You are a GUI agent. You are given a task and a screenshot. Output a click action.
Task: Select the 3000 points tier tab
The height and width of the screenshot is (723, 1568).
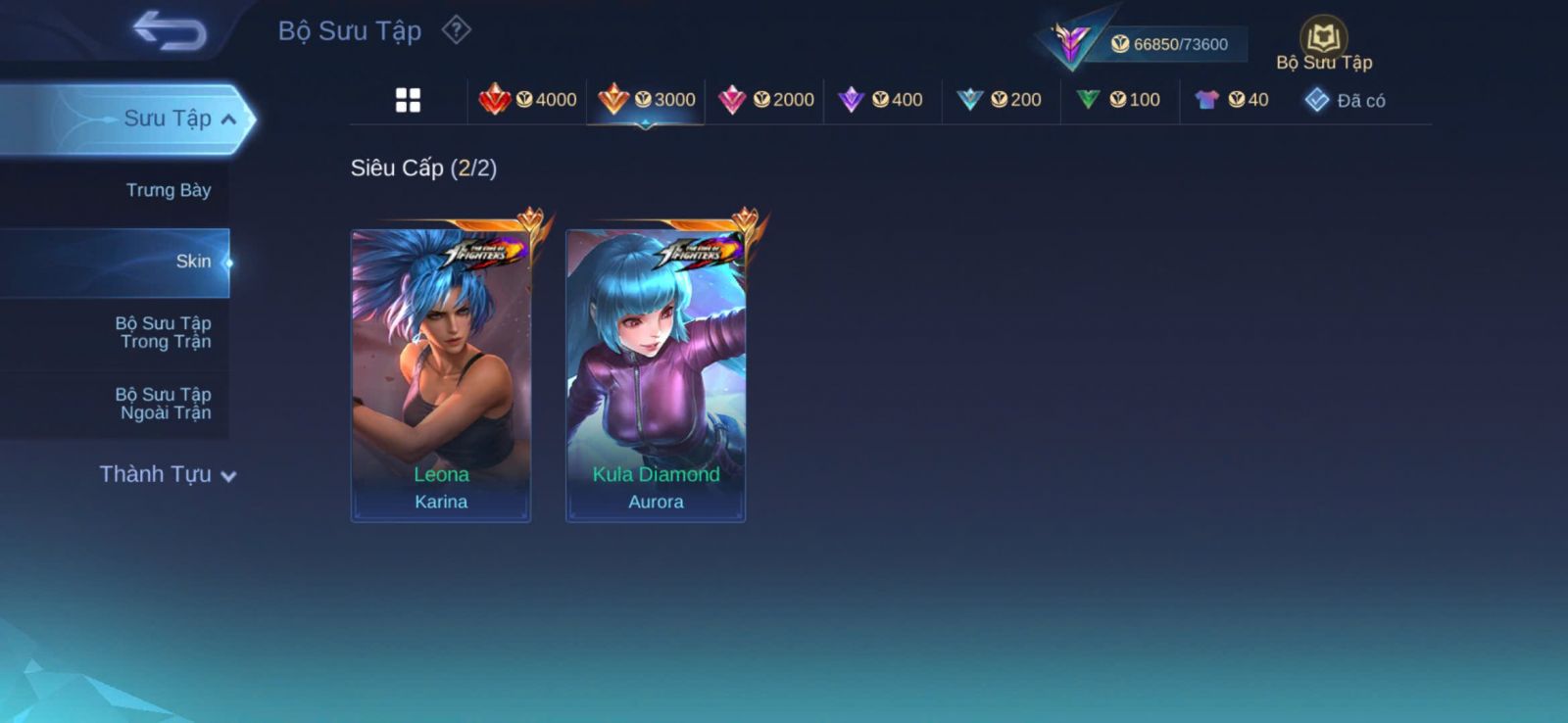646,100
